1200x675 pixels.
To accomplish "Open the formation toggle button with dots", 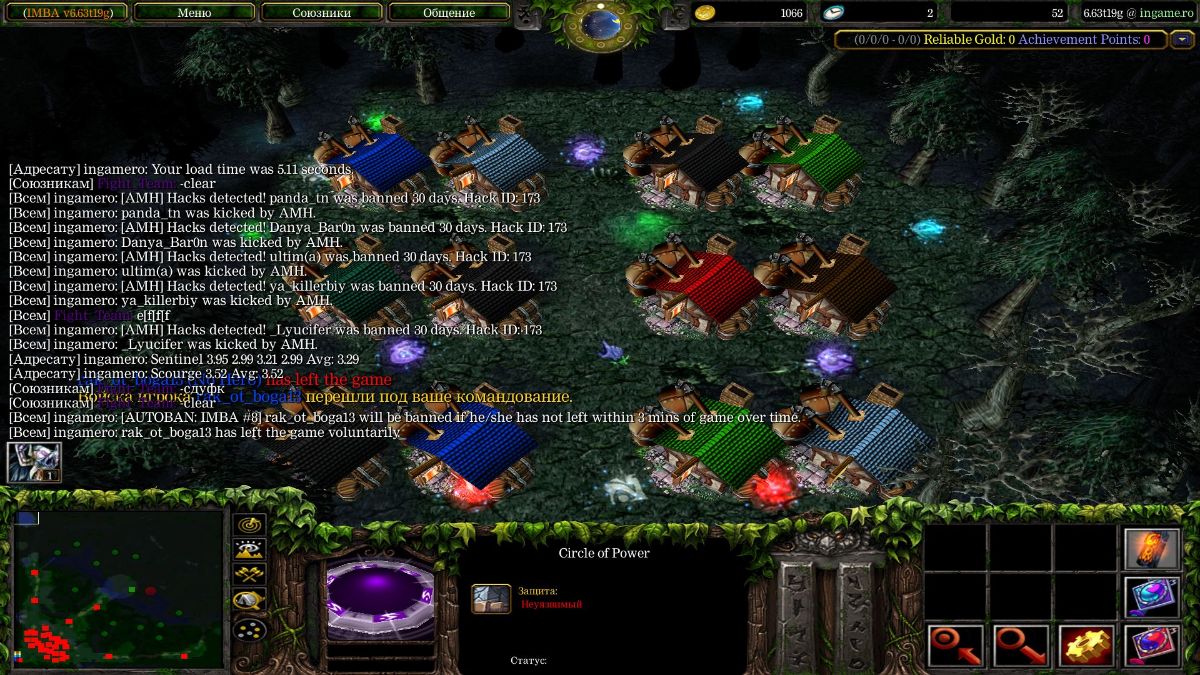I will [248, 630].
